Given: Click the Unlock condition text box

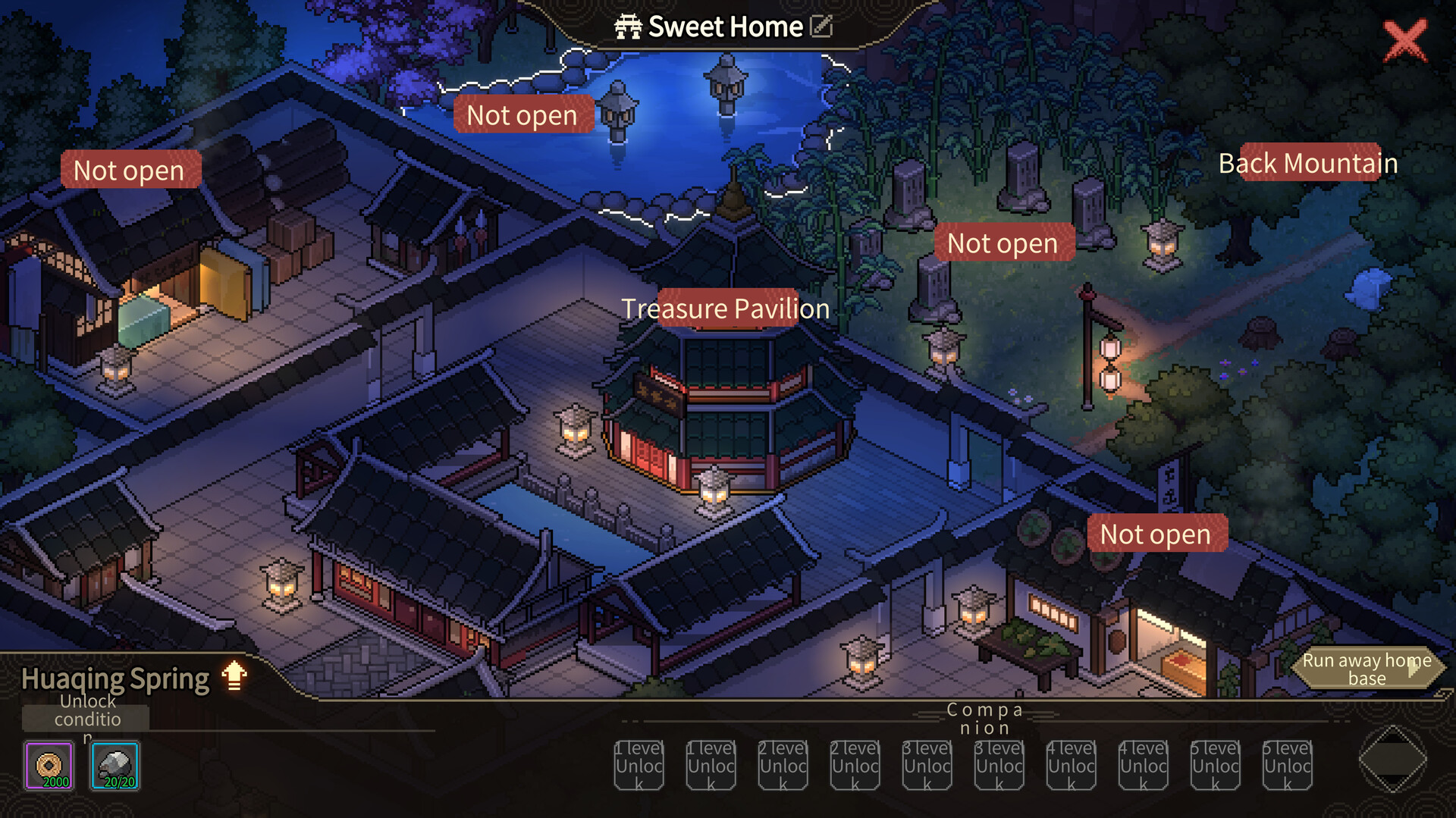Looking at the screenshot, I should (85, 717).
